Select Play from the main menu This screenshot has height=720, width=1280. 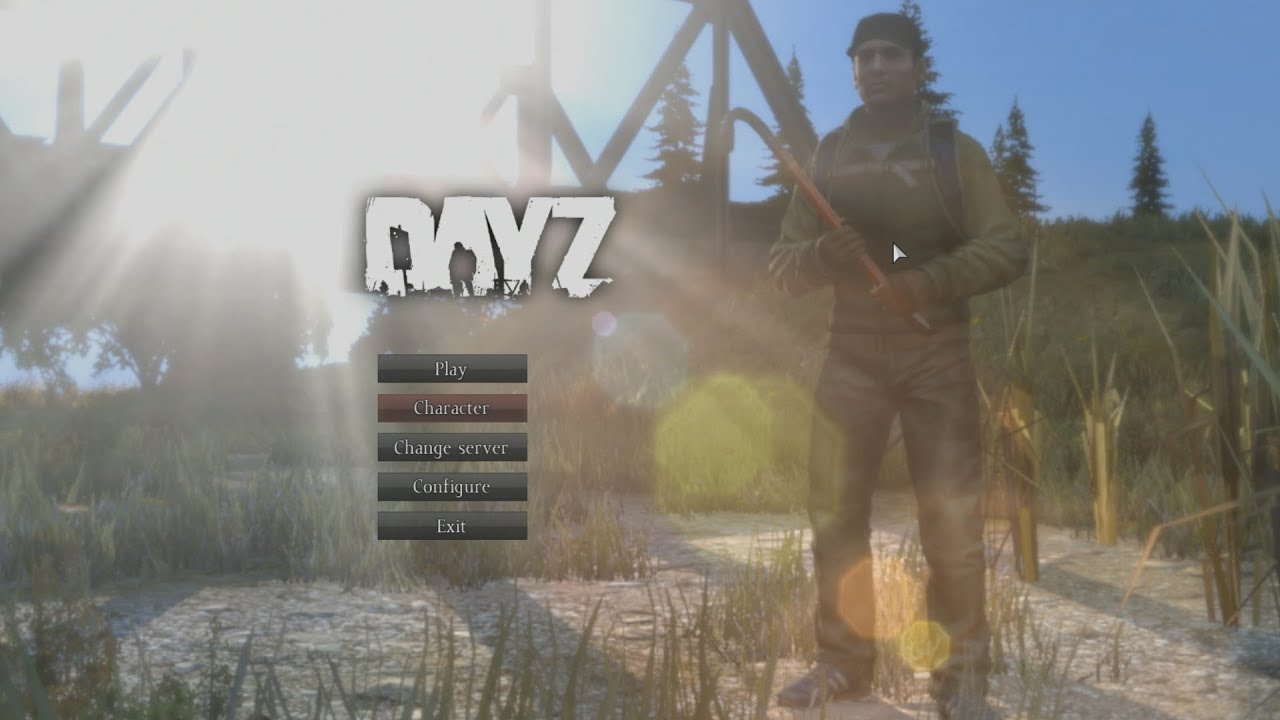tap(450, 369)
